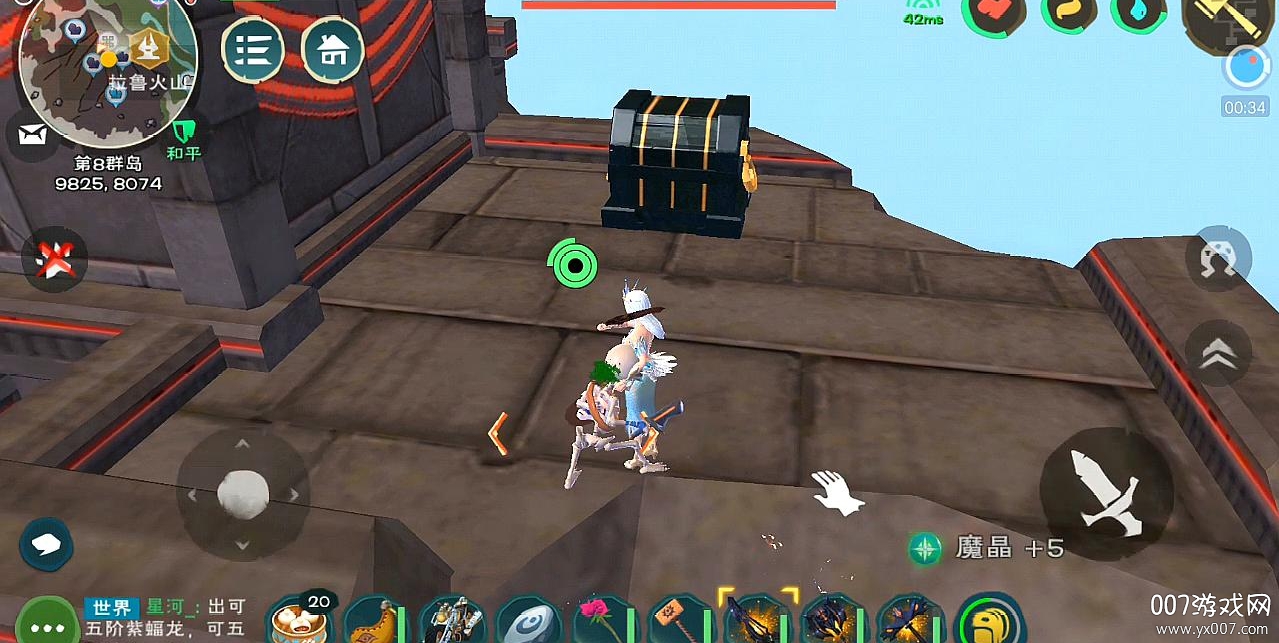The height and width of the screenshot is (643, 1279).
Task: Open the green three-dots menu button
Action: (x=46, y=621)
